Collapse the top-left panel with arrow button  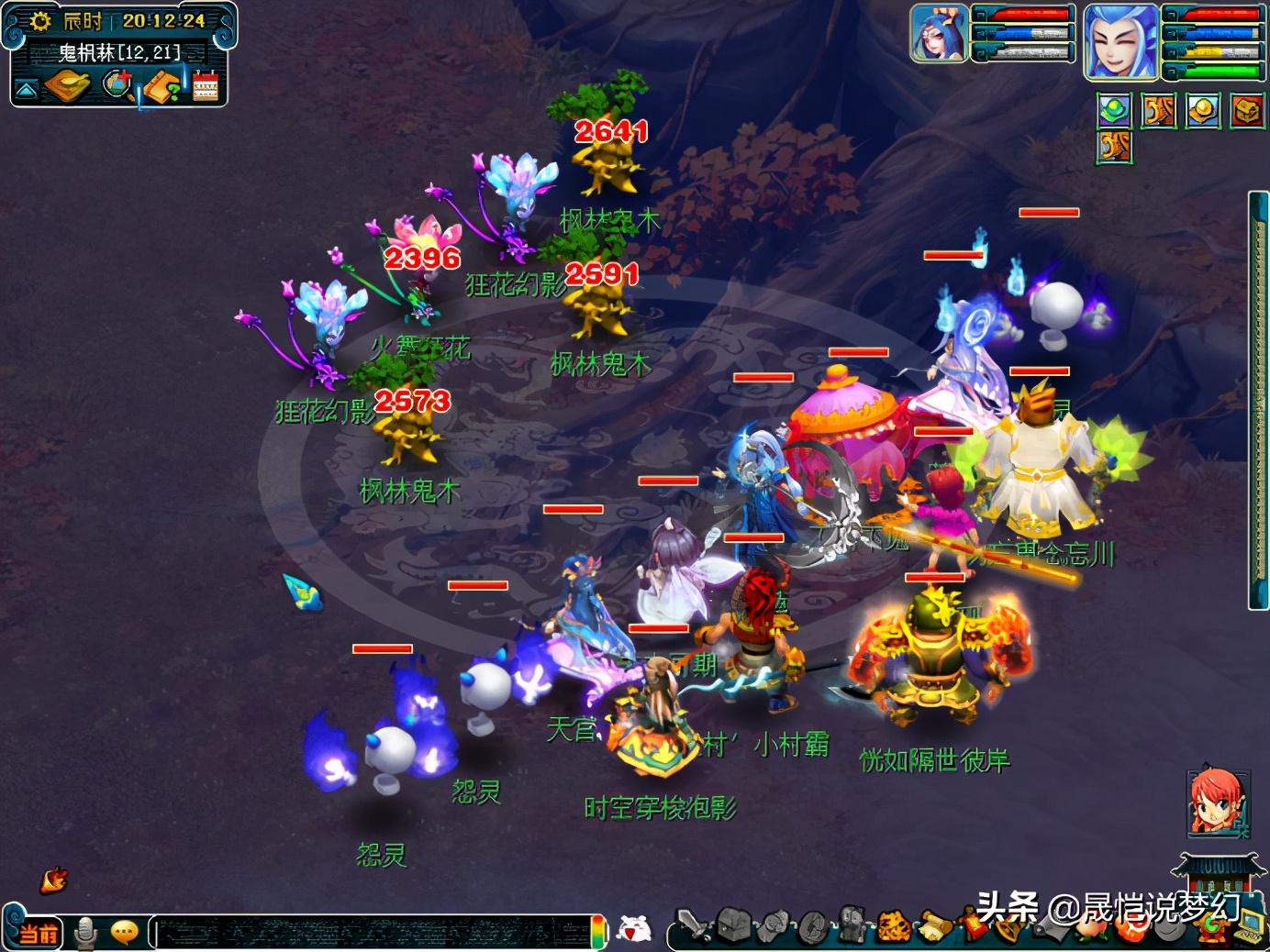click(26, 89)
